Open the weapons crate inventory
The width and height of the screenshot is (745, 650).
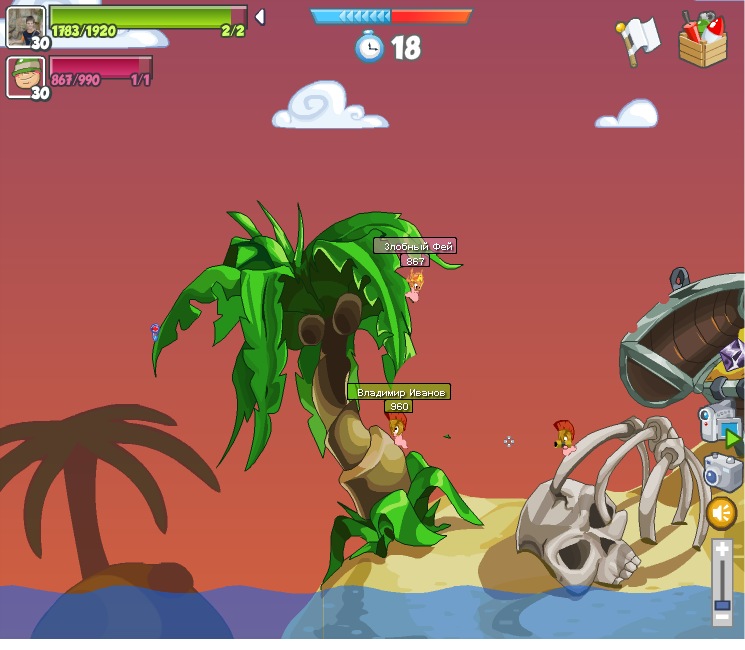pos(702,40)
